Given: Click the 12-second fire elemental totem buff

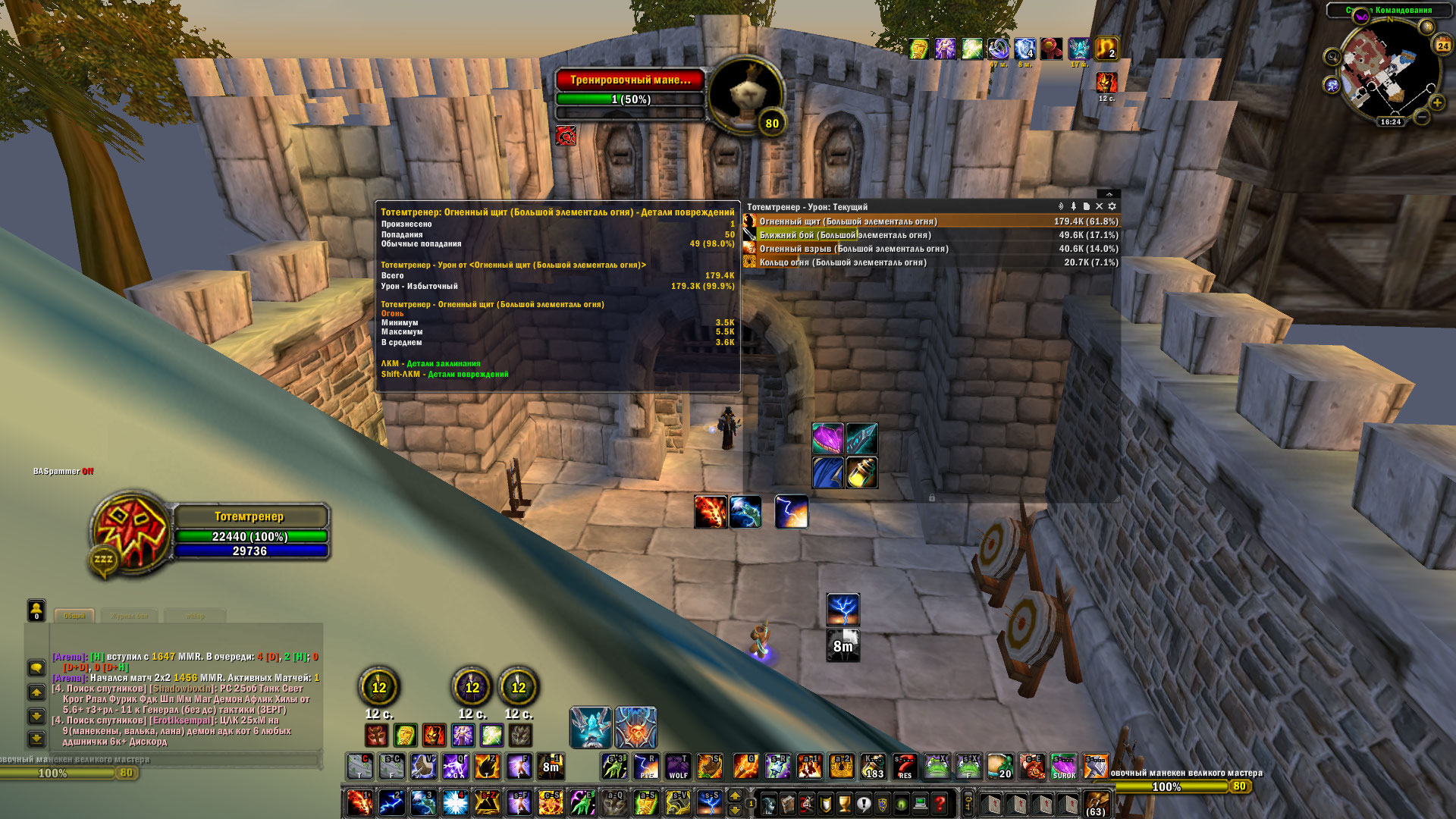Looking at the screenshot, I should coord(1106,82).
